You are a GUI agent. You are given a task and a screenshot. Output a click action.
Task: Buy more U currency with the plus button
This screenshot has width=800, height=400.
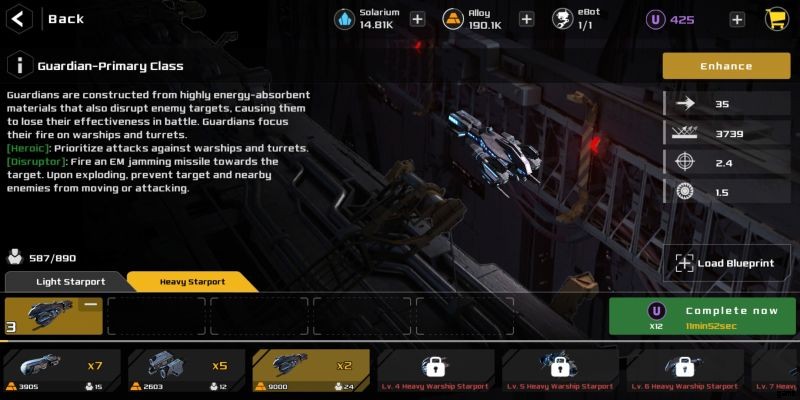[x=737, y=19]
